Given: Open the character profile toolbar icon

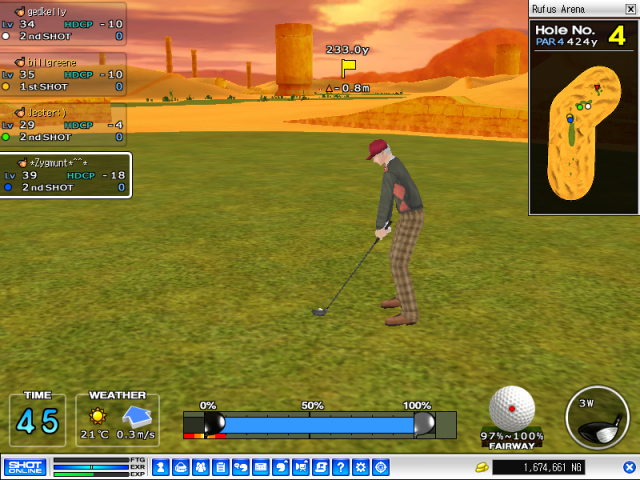Looking at the screenshot, I should (x=160, y=467).
